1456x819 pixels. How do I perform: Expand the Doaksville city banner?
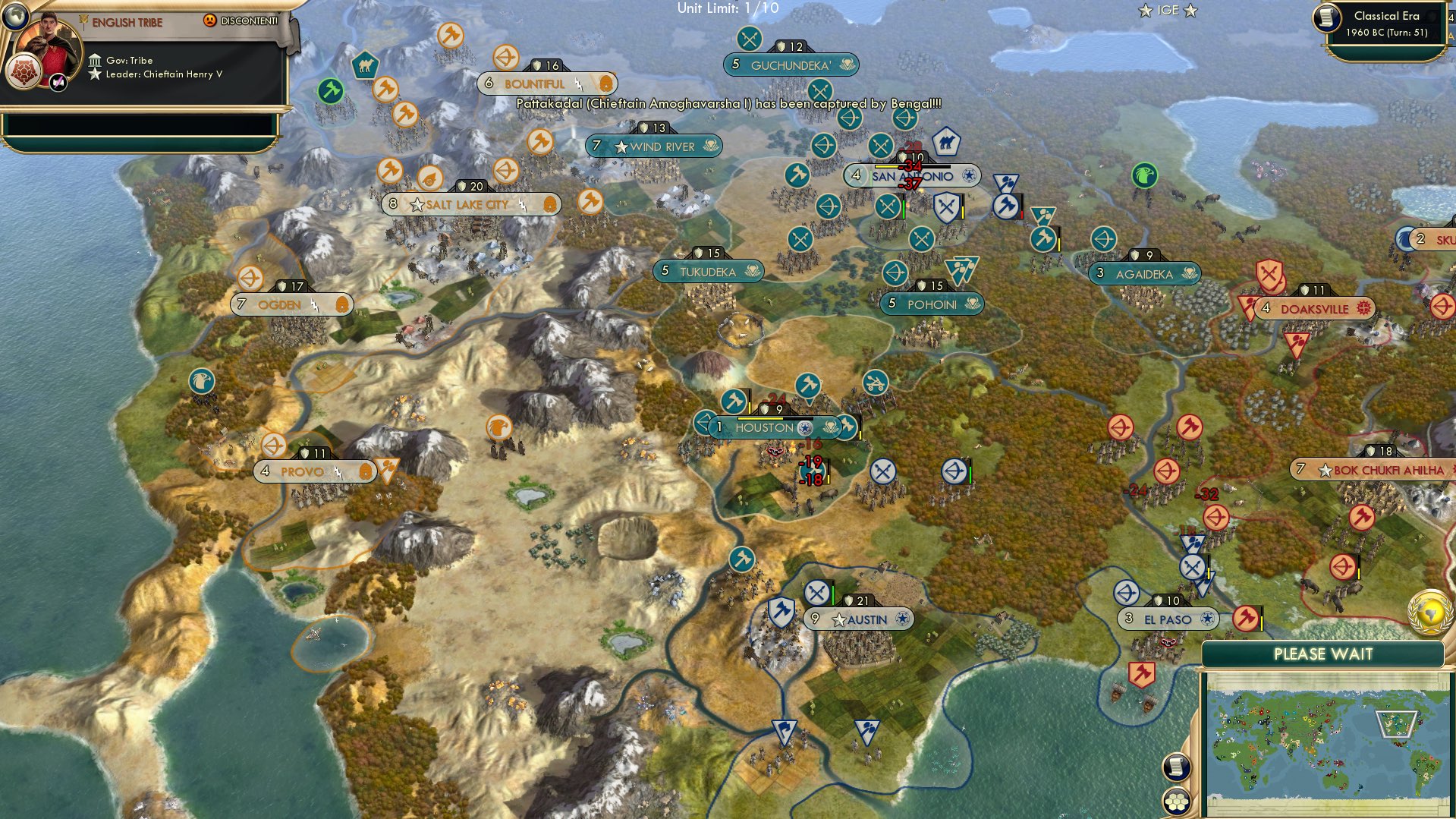pos(1314,309)
